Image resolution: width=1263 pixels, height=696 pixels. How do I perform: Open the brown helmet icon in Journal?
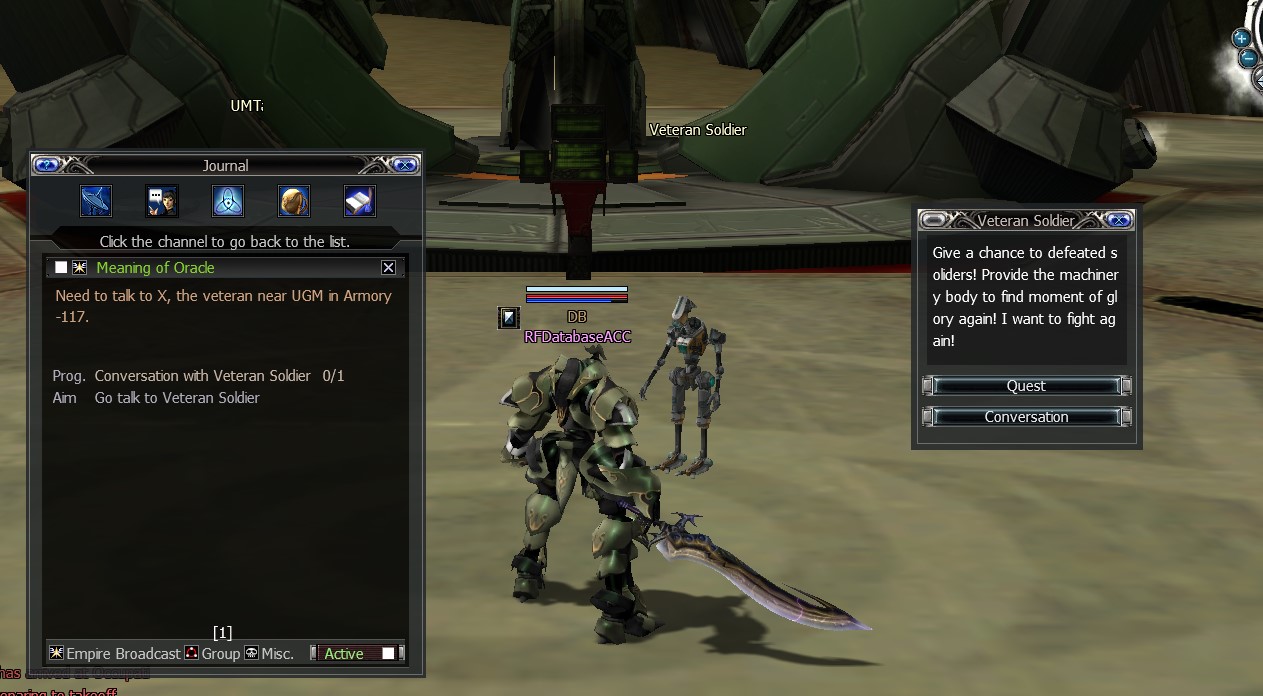tap(294, 201)
